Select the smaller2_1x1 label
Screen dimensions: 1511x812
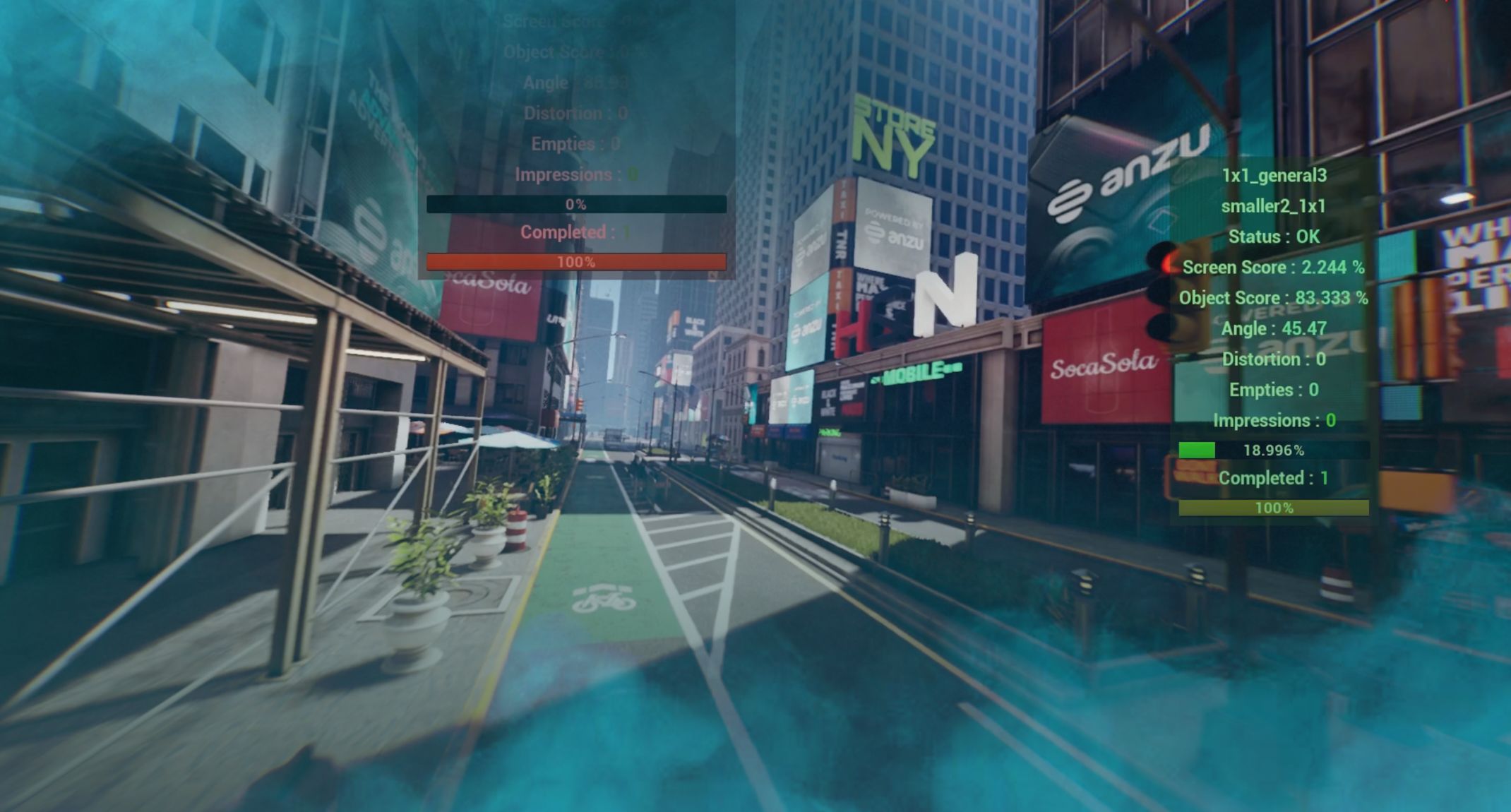coord(1273,206)
